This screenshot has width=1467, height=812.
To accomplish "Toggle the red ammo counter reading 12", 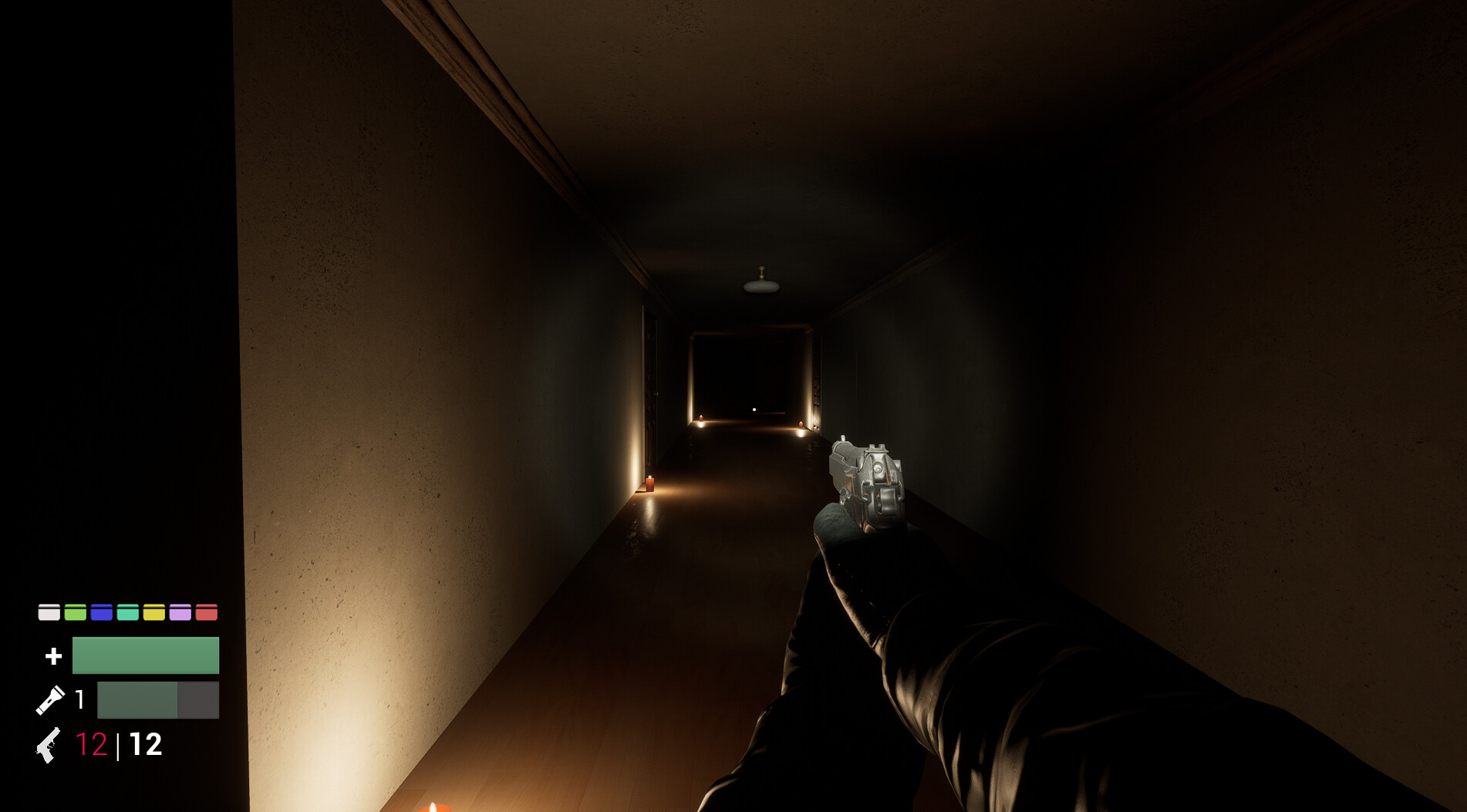I will [93, 745].
